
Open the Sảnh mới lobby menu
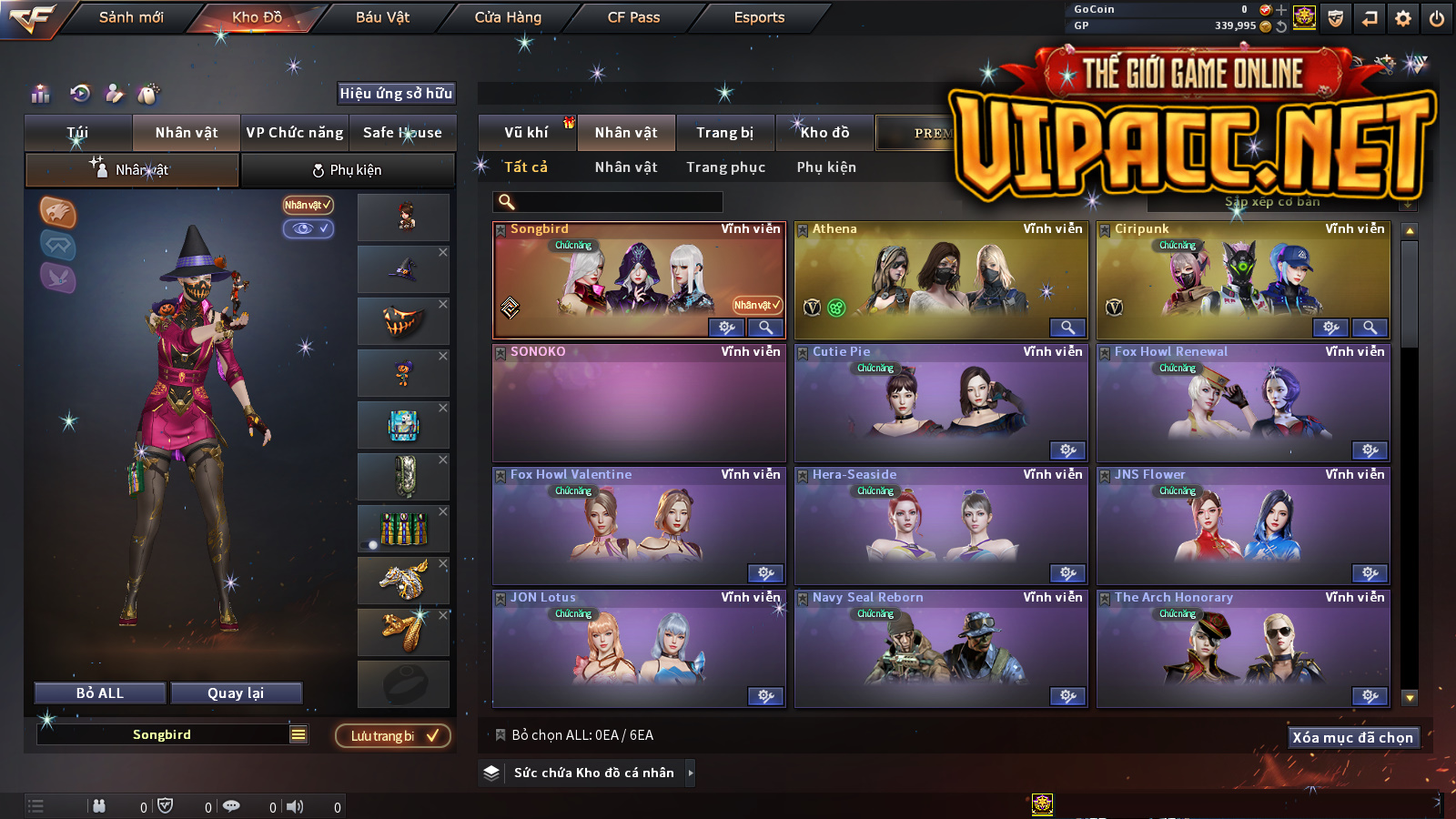tap(131, 17)
